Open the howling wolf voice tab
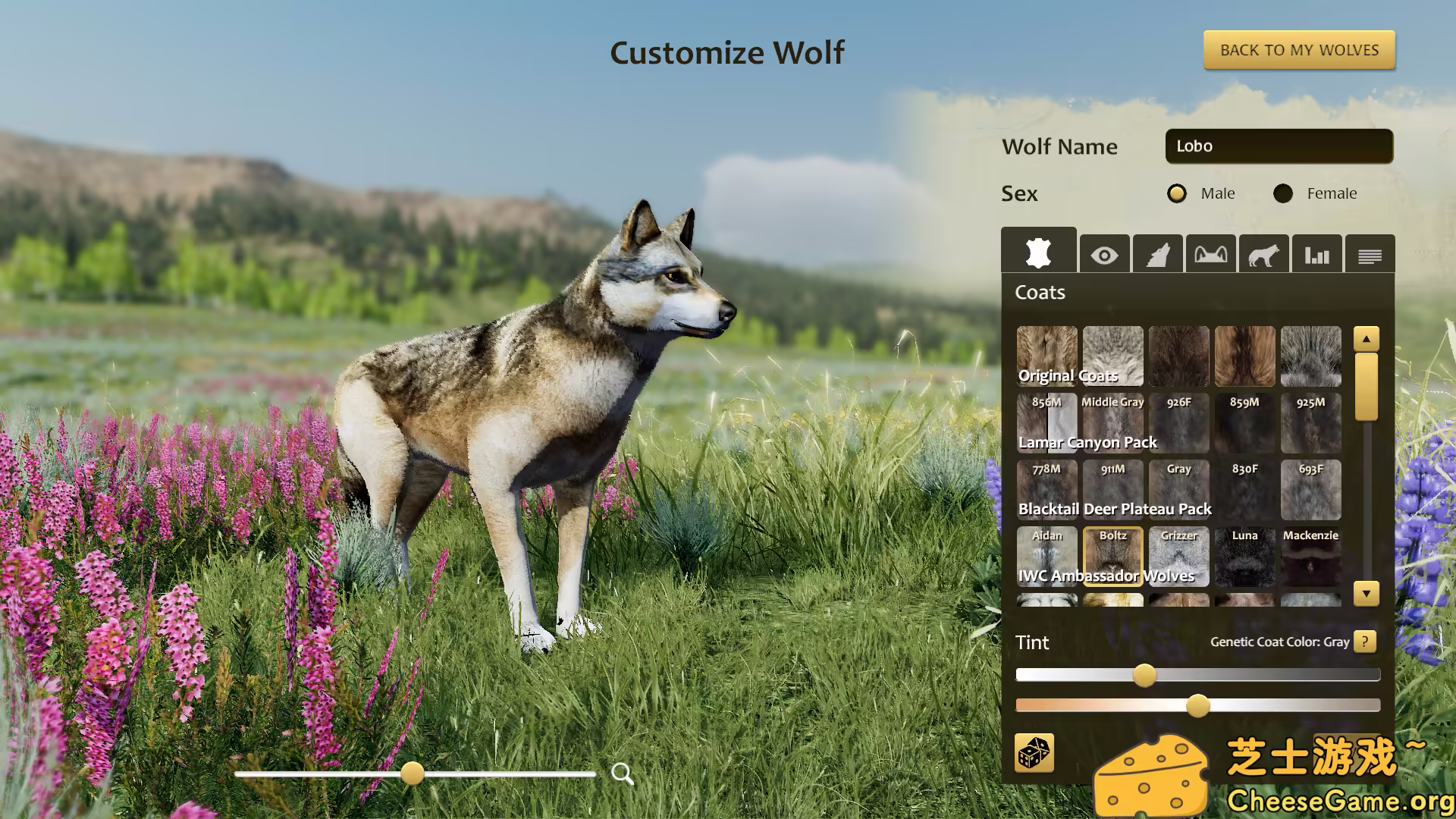 click(1157, 254)
